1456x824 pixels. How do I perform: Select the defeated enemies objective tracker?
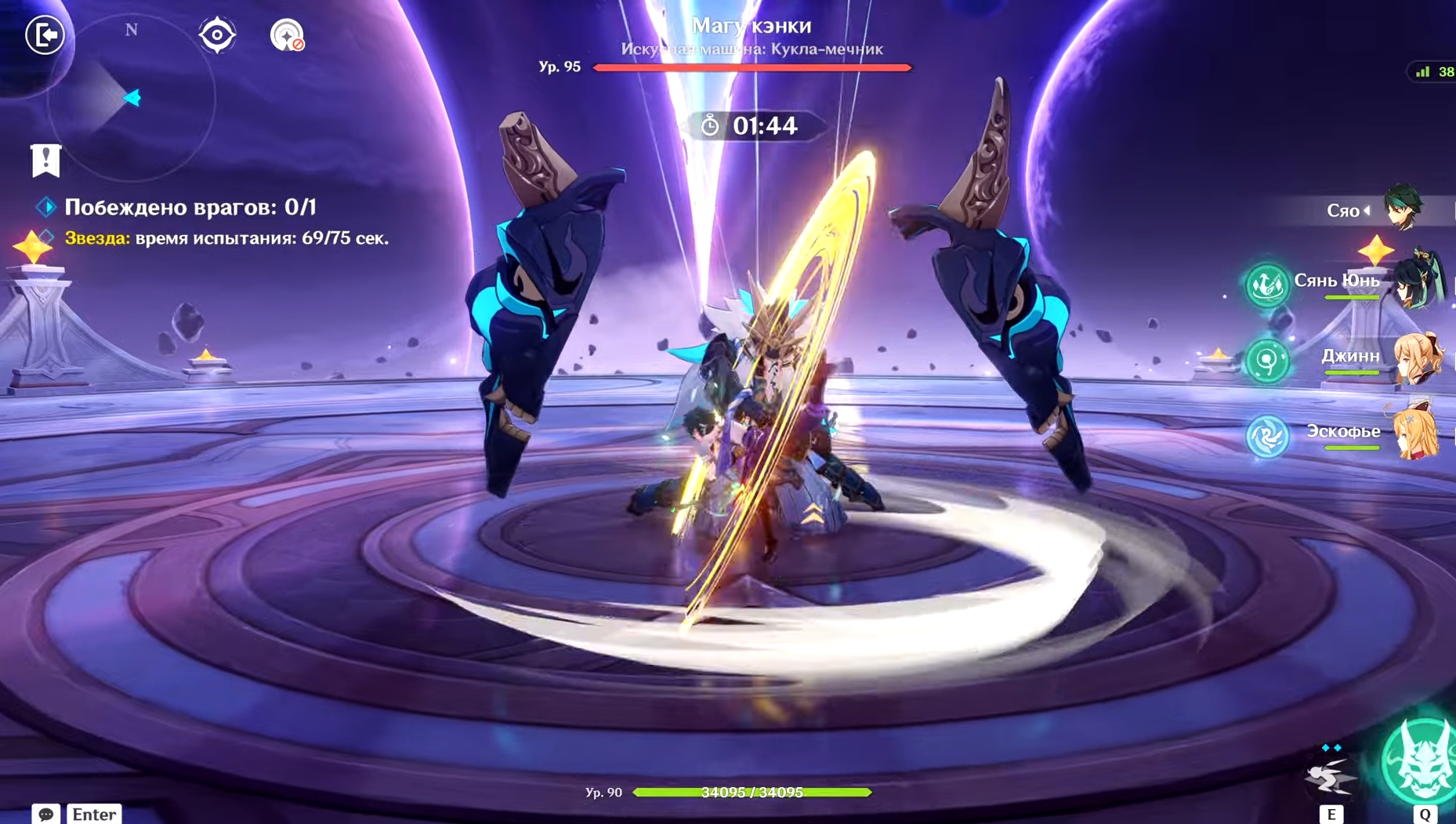pos(190,207)
